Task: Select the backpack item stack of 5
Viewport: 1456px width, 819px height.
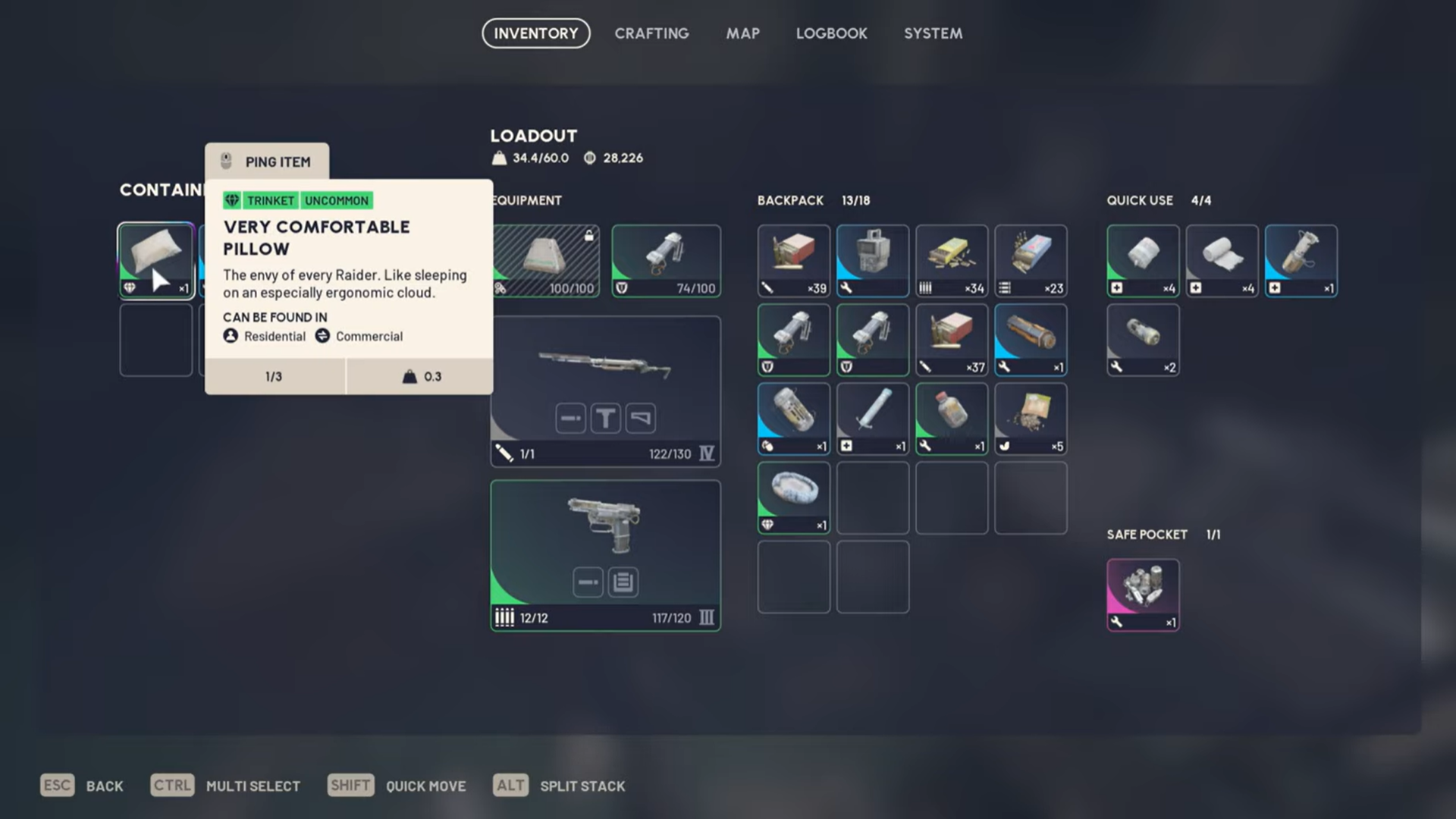Action: [1030, 418]
